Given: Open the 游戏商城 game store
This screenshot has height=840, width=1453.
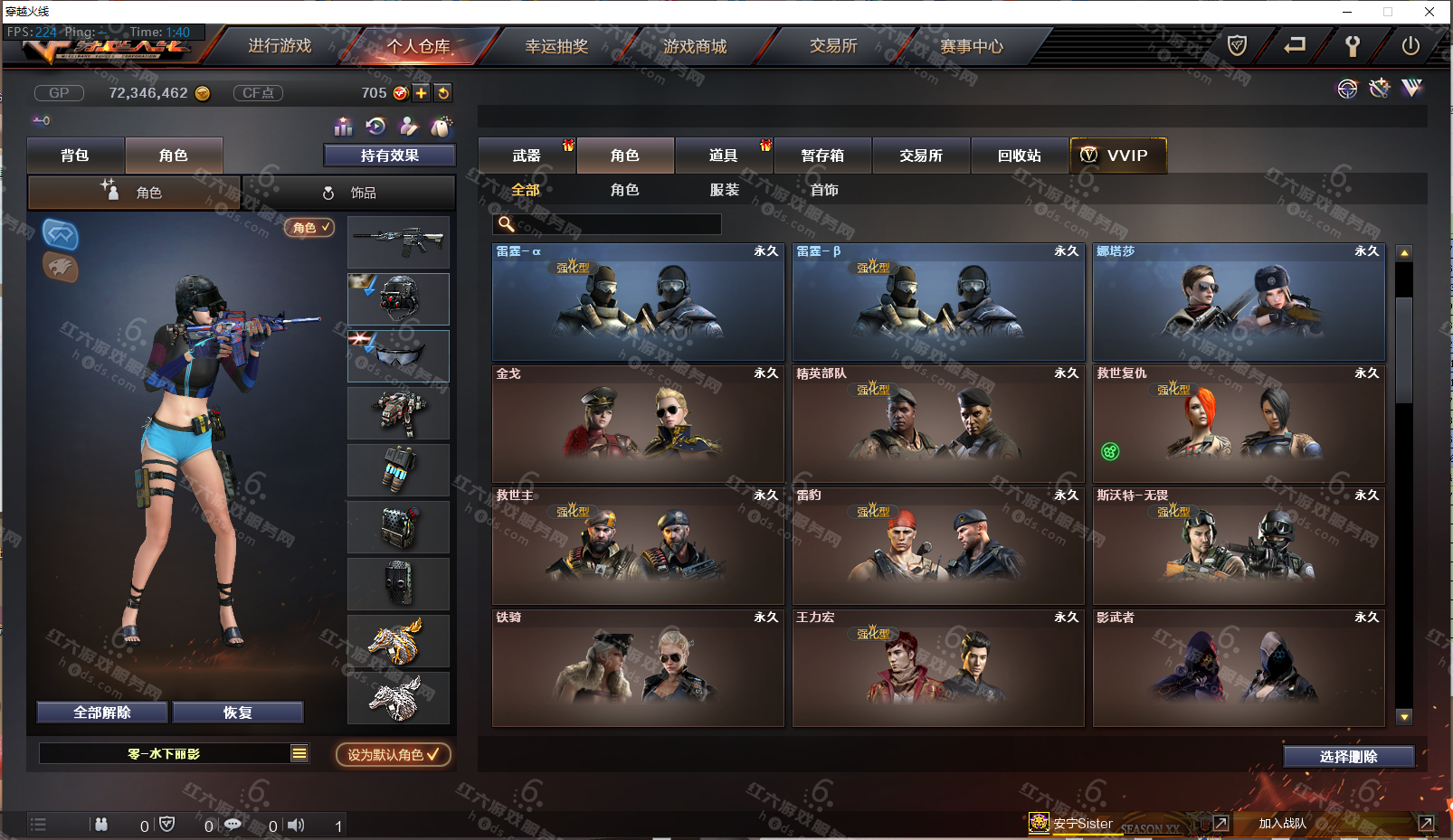Looking at the screenshot, I should [x=695, y=46].
